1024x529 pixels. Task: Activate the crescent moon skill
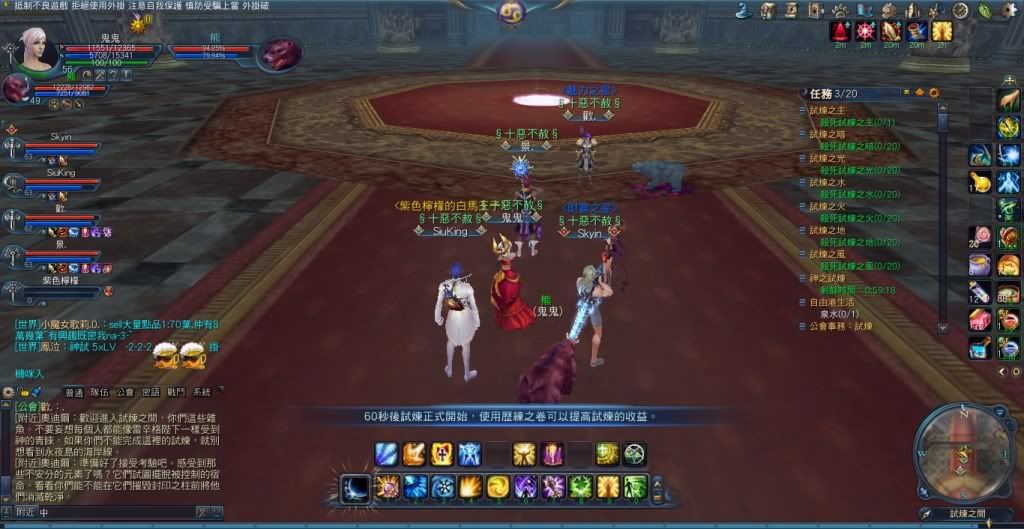tap(354, 488)
